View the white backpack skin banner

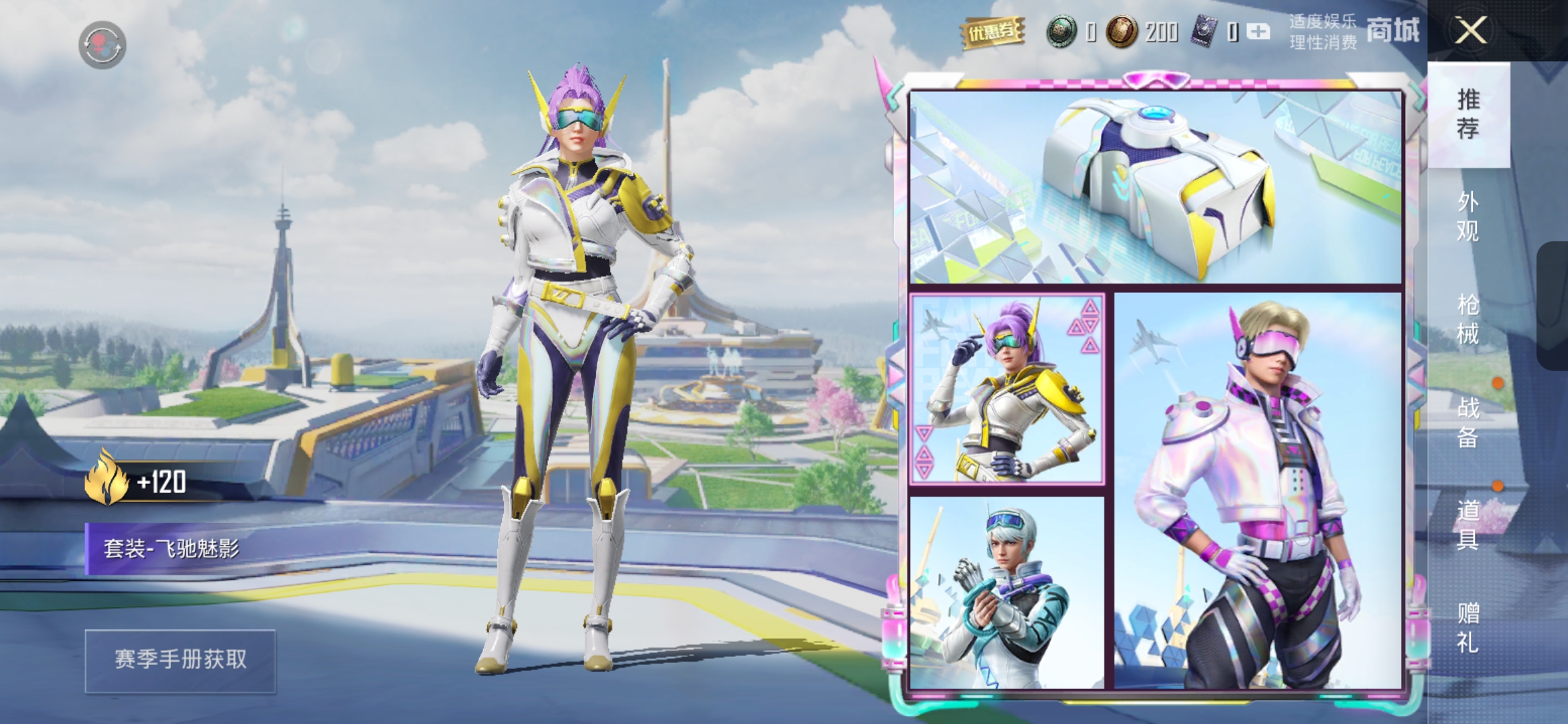pyautogui.click(x=1155, y=188)
